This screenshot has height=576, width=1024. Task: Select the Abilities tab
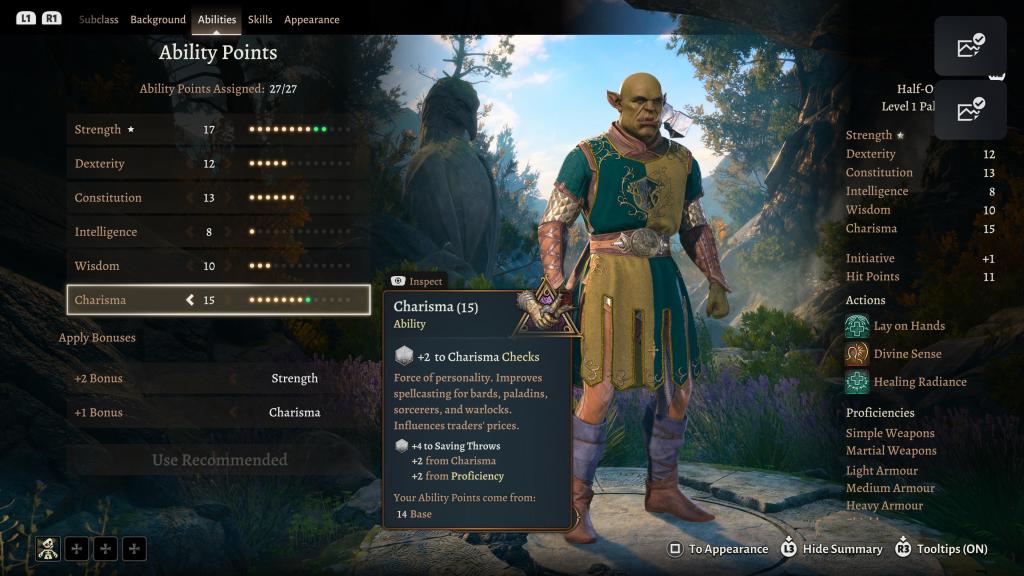click(x=217, y=20)
